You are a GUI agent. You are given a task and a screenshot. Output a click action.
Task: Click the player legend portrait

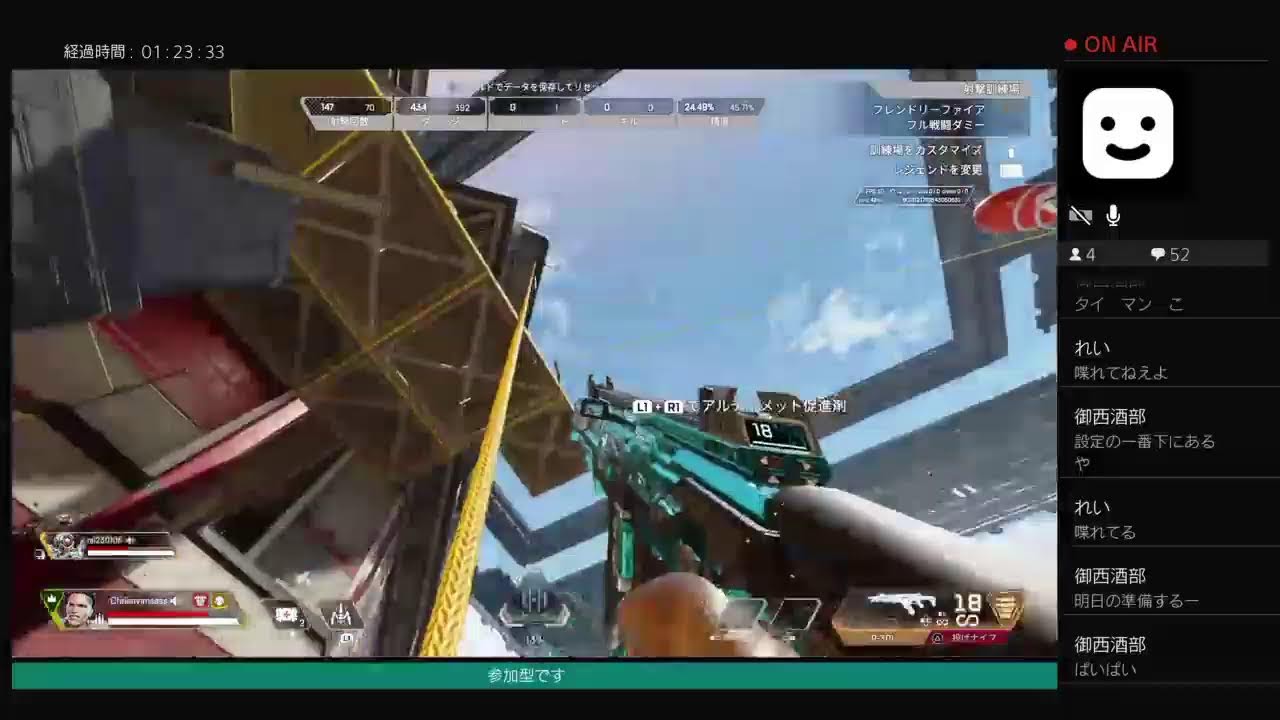78,606
